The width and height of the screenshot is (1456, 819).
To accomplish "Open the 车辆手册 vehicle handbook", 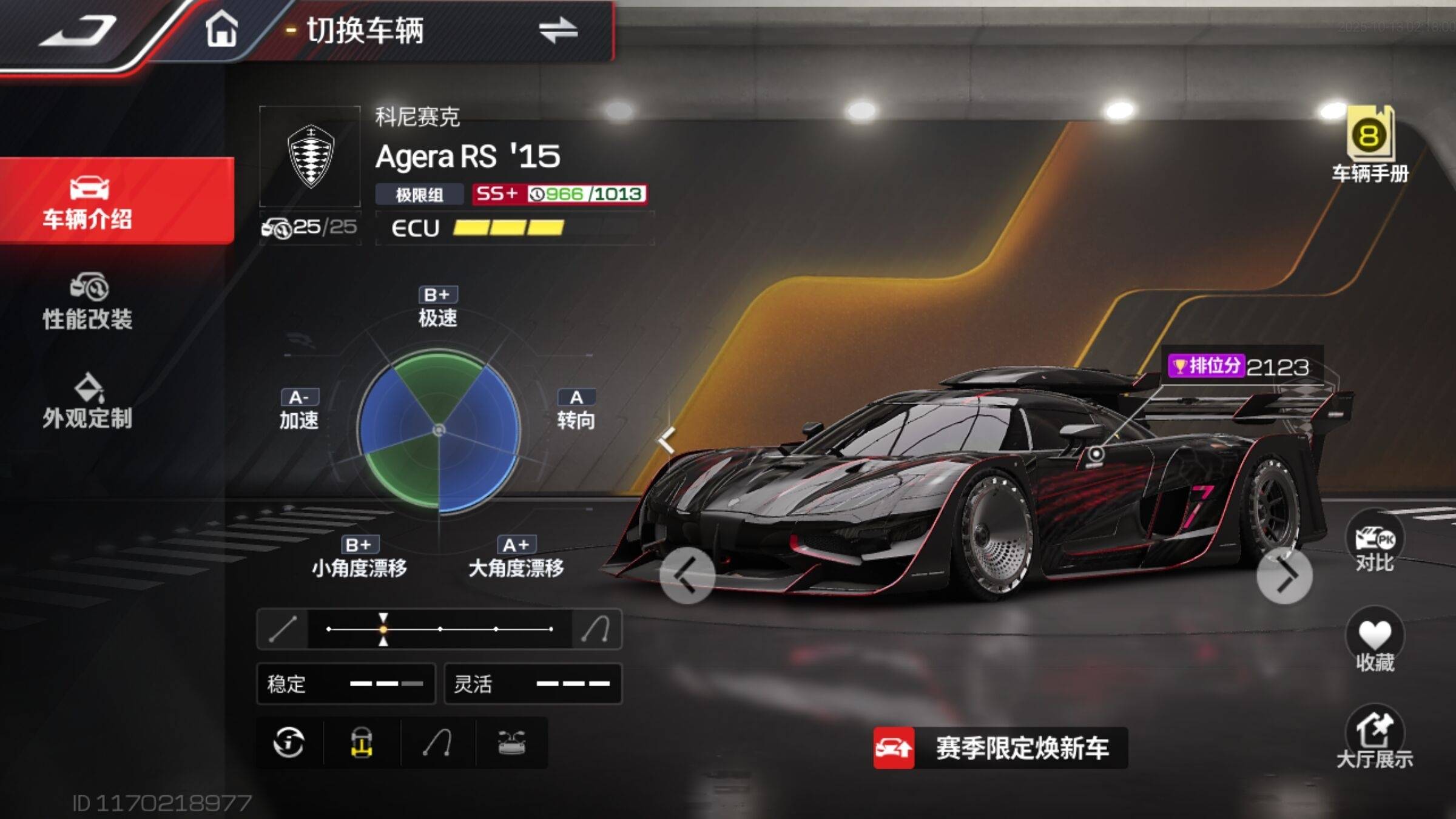I will [x=1370, y=146].
